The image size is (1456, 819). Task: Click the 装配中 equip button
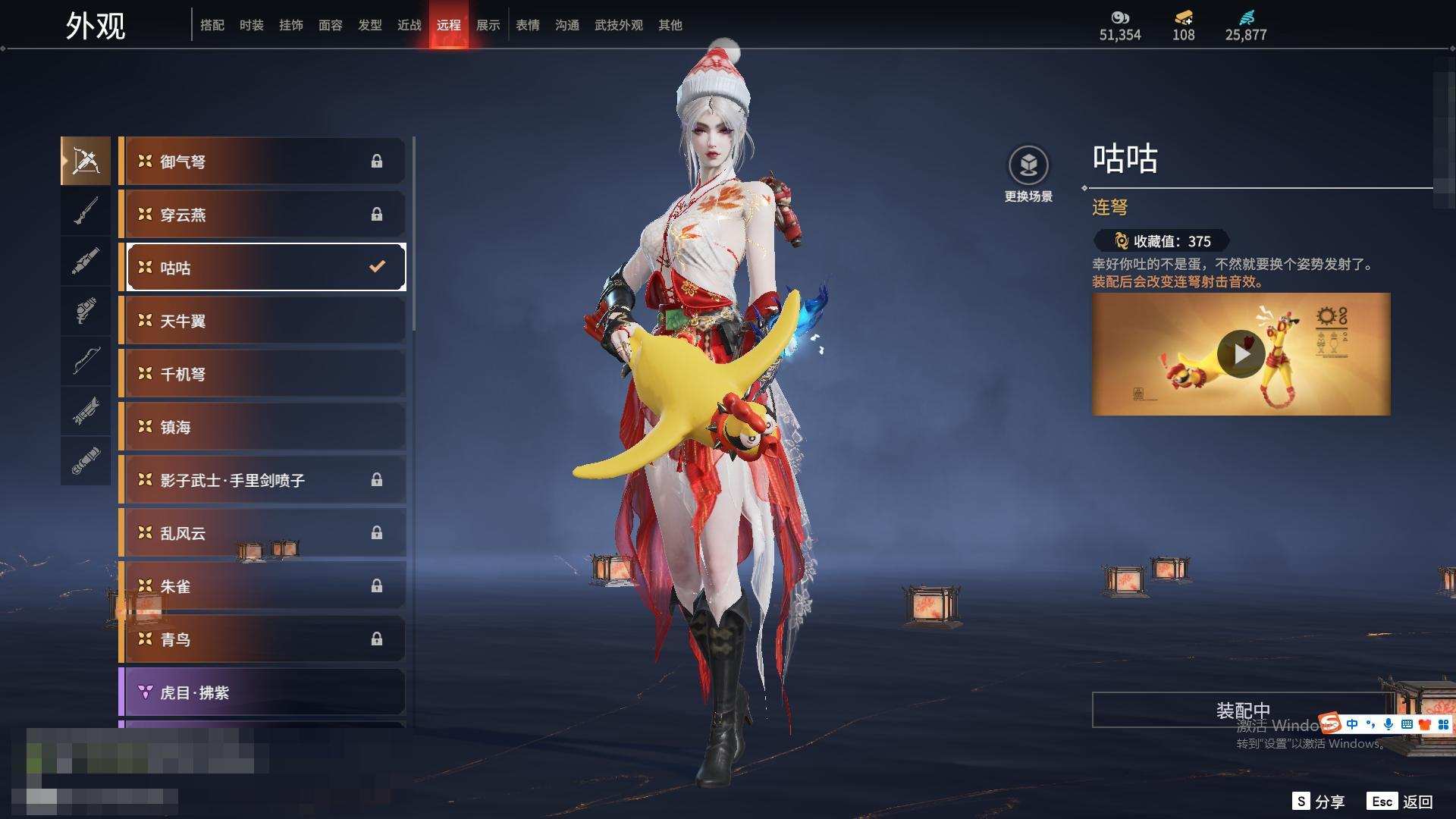[1242, 710]
